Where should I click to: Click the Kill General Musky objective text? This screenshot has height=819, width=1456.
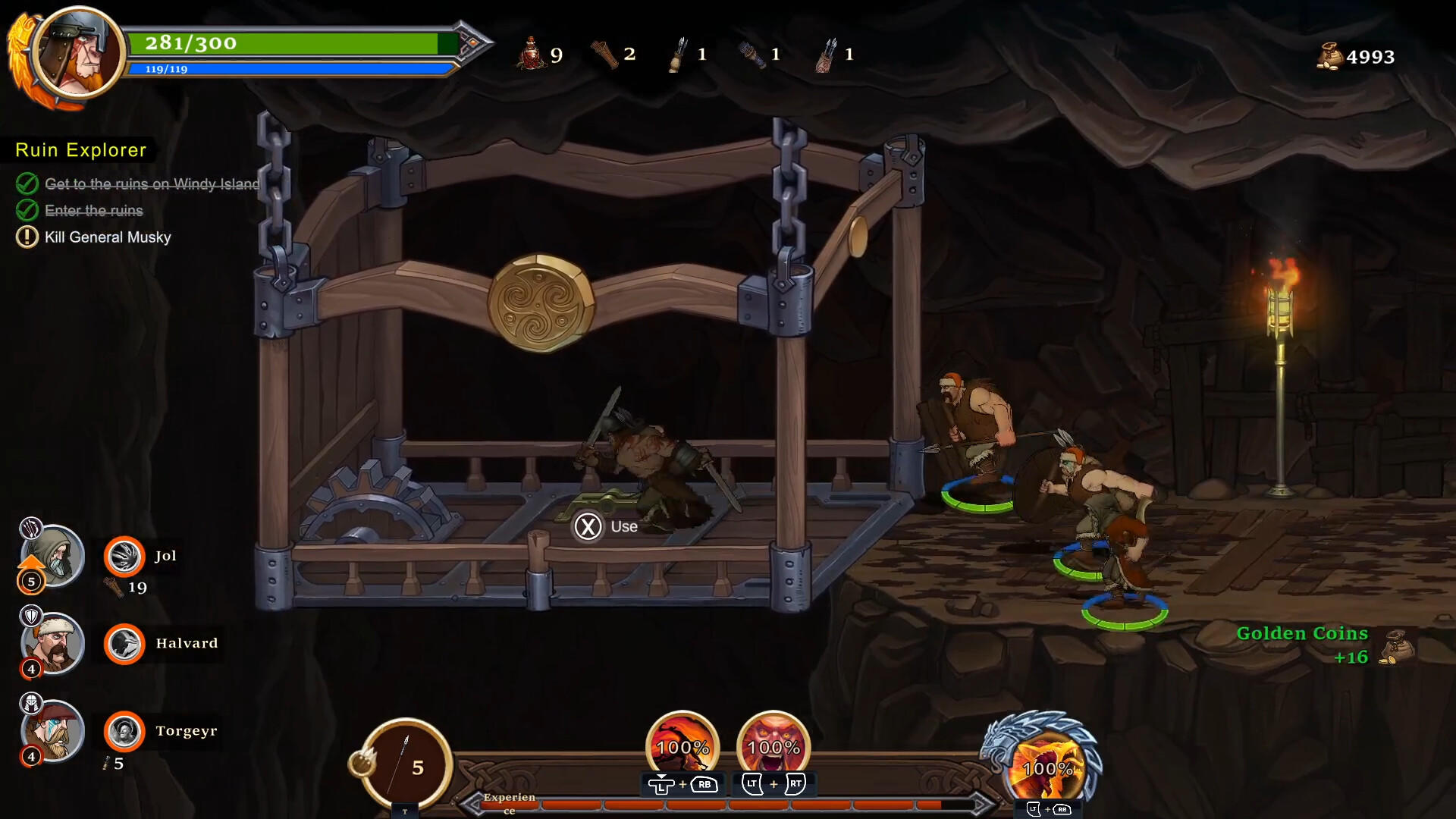107,237
